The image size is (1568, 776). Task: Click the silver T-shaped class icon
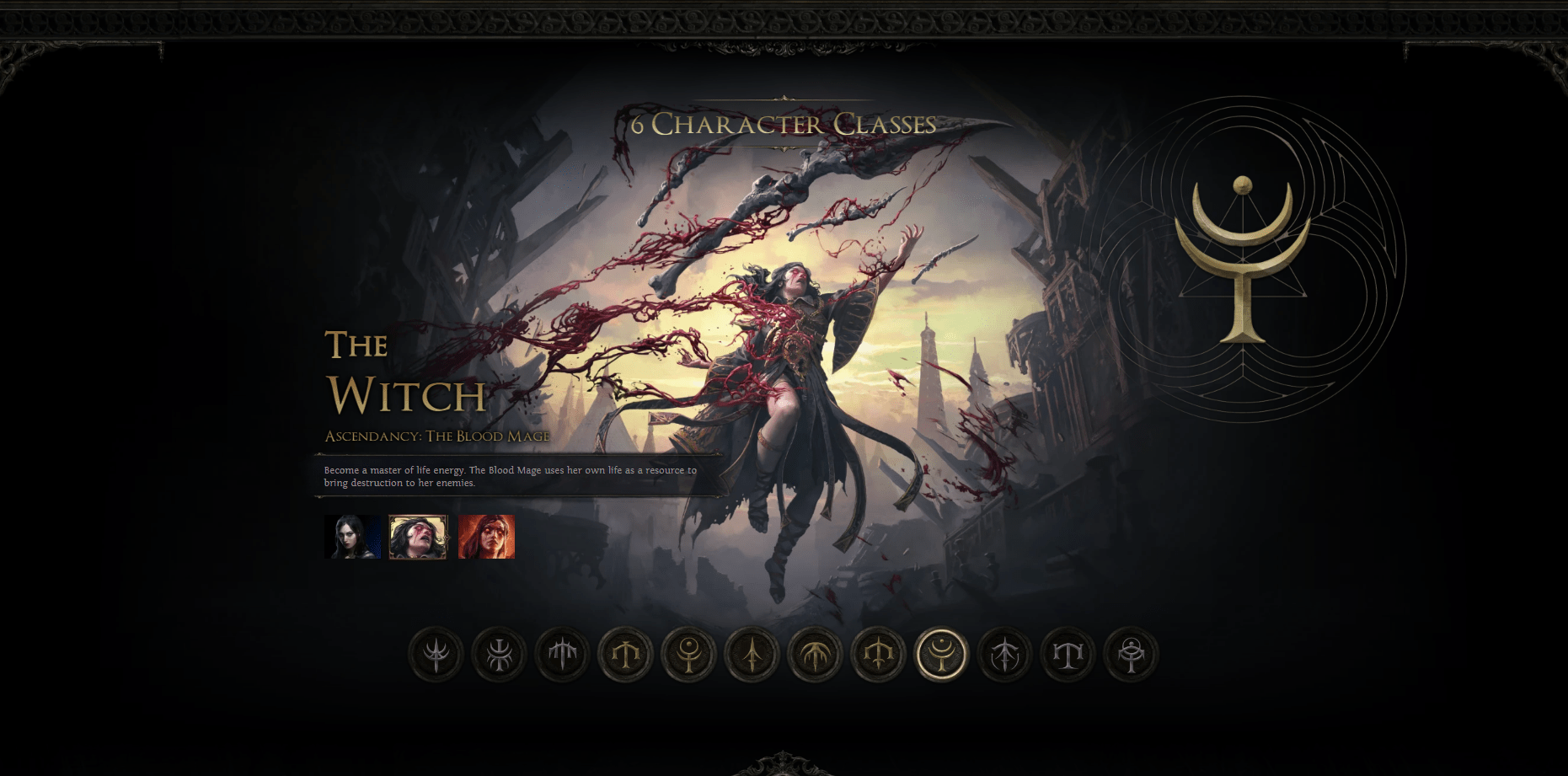tap(1067, 654)
